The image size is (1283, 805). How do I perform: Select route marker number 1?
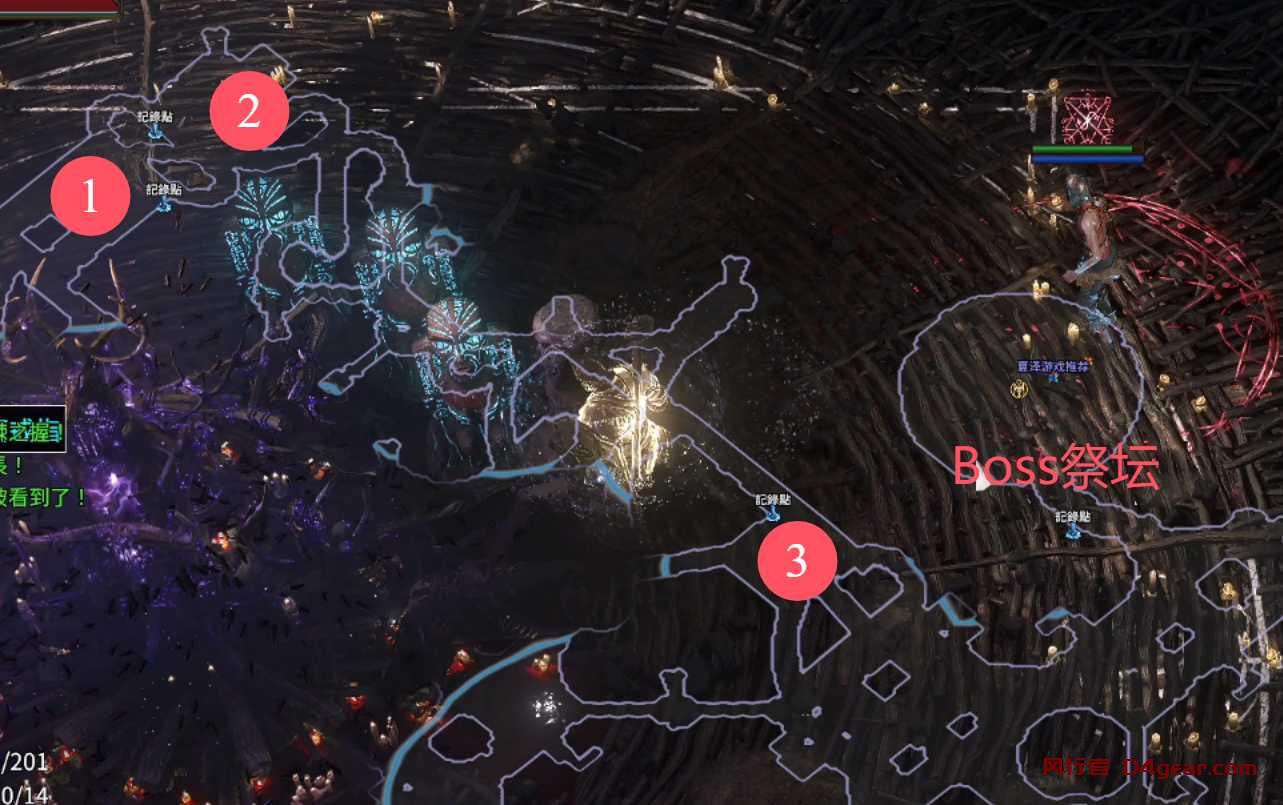pos(90,196)
